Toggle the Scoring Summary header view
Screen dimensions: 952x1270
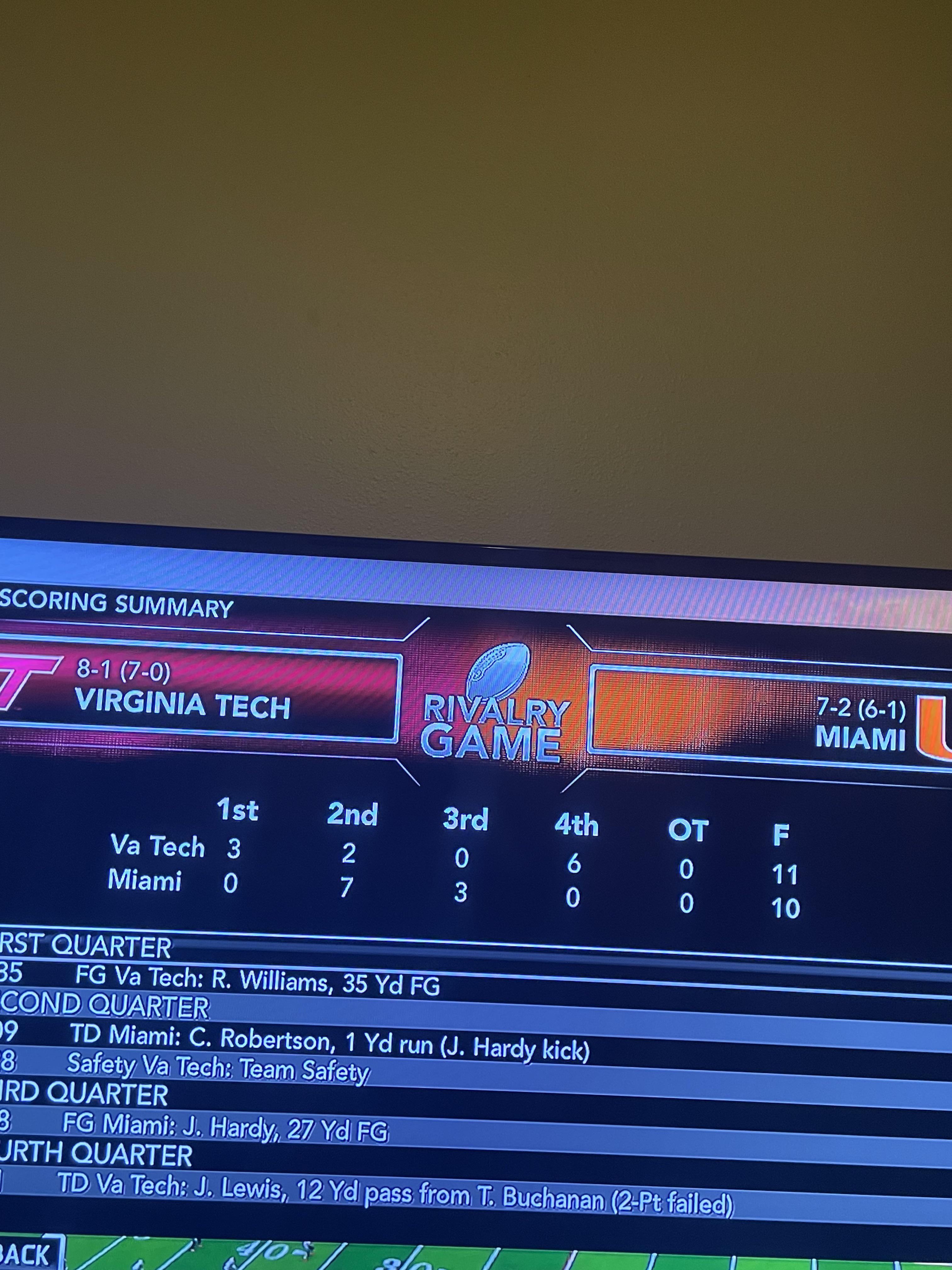(x=115, y=604)
